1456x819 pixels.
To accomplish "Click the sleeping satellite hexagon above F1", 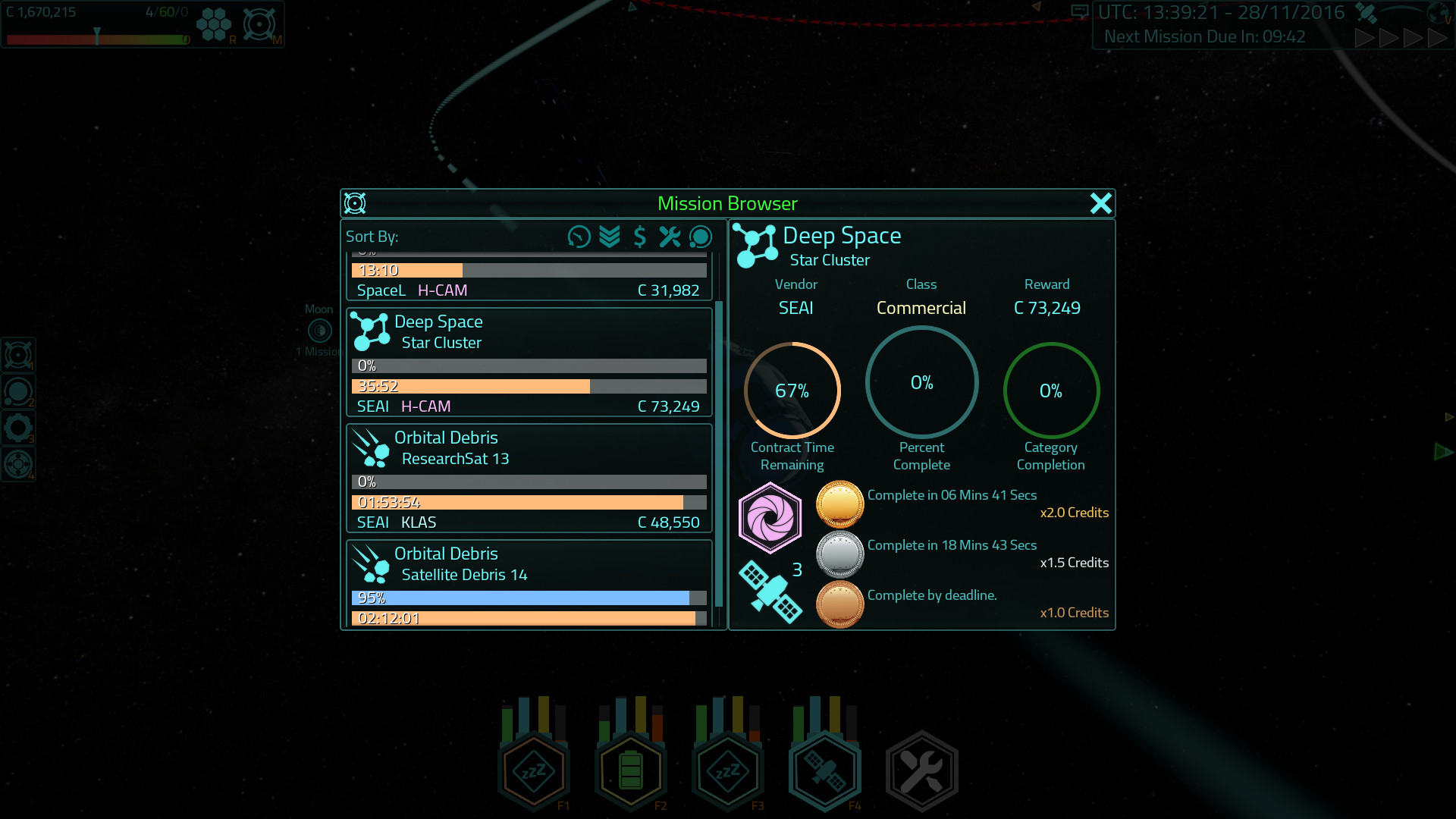I will coord(533,770).
